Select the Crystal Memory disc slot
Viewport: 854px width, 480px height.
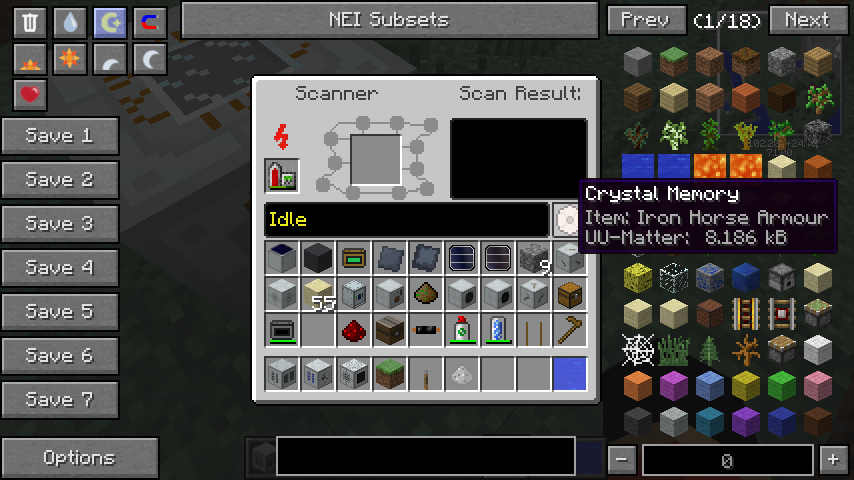pyautogui.click(x=567, y=220)
